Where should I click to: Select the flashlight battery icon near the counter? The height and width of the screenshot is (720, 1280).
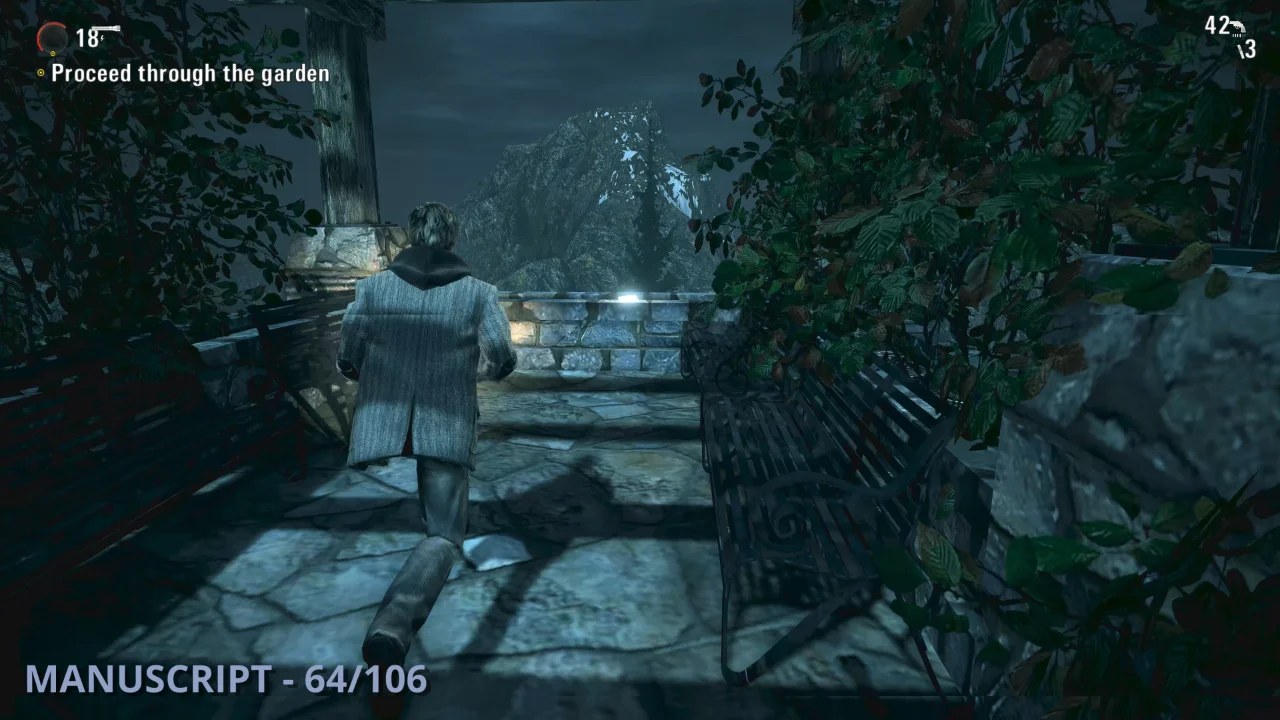106,28
